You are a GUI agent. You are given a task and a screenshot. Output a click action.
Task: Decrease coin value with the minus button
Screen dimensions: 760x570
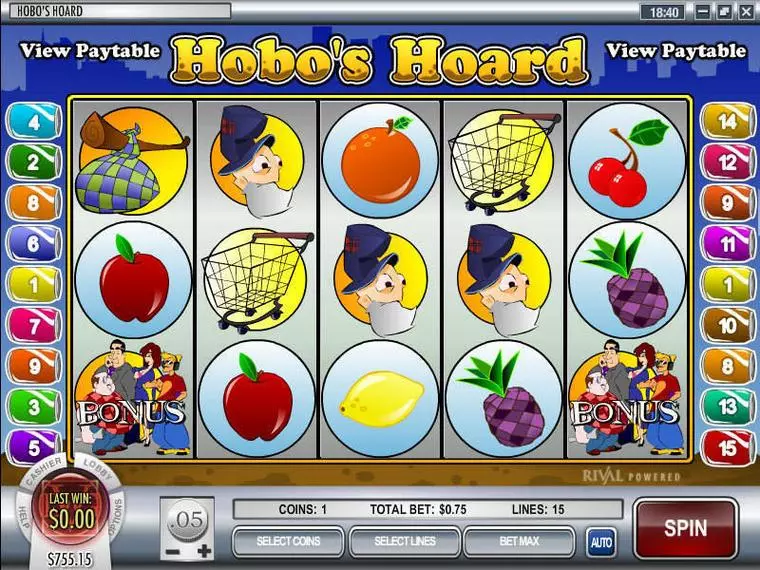pos(174,551)
